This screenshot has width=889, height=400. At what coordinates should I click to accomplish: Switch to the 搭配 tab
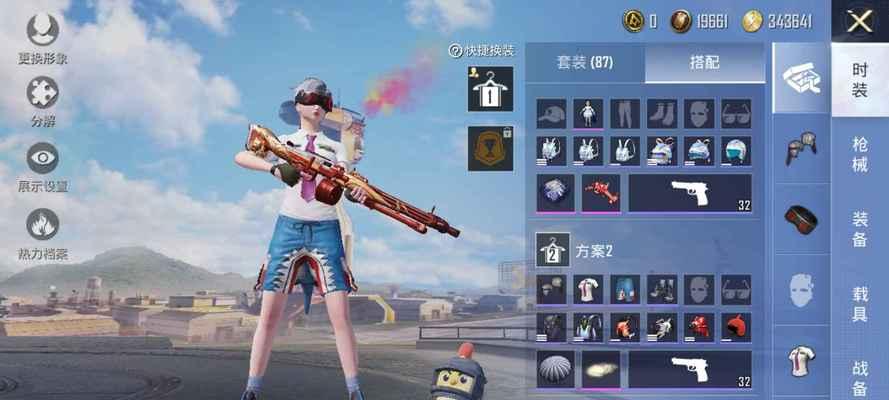point(704,62)
